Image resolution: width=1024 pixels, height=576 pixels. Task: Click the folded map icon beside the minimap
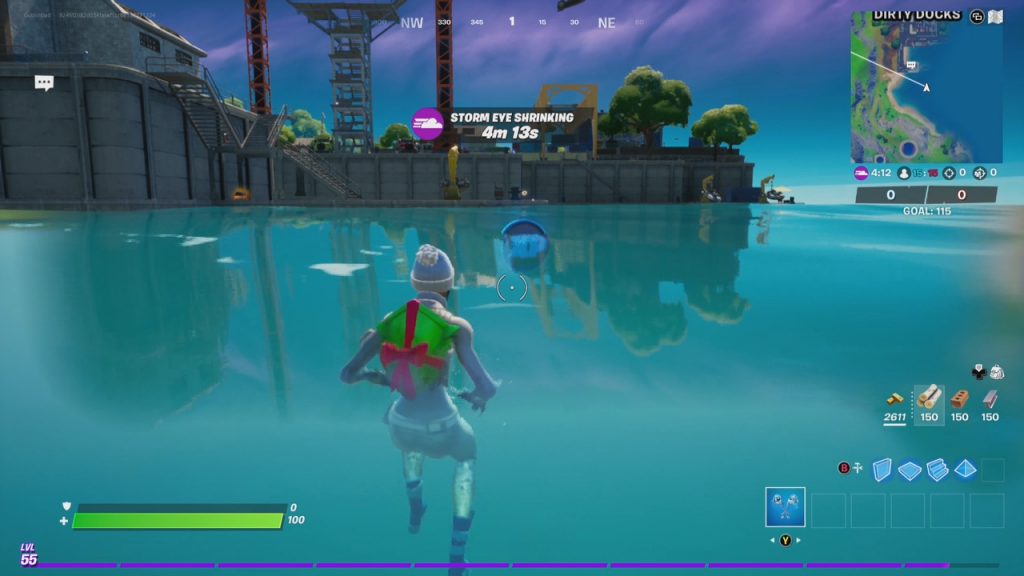pyautogui.click(x=995, y=16)
